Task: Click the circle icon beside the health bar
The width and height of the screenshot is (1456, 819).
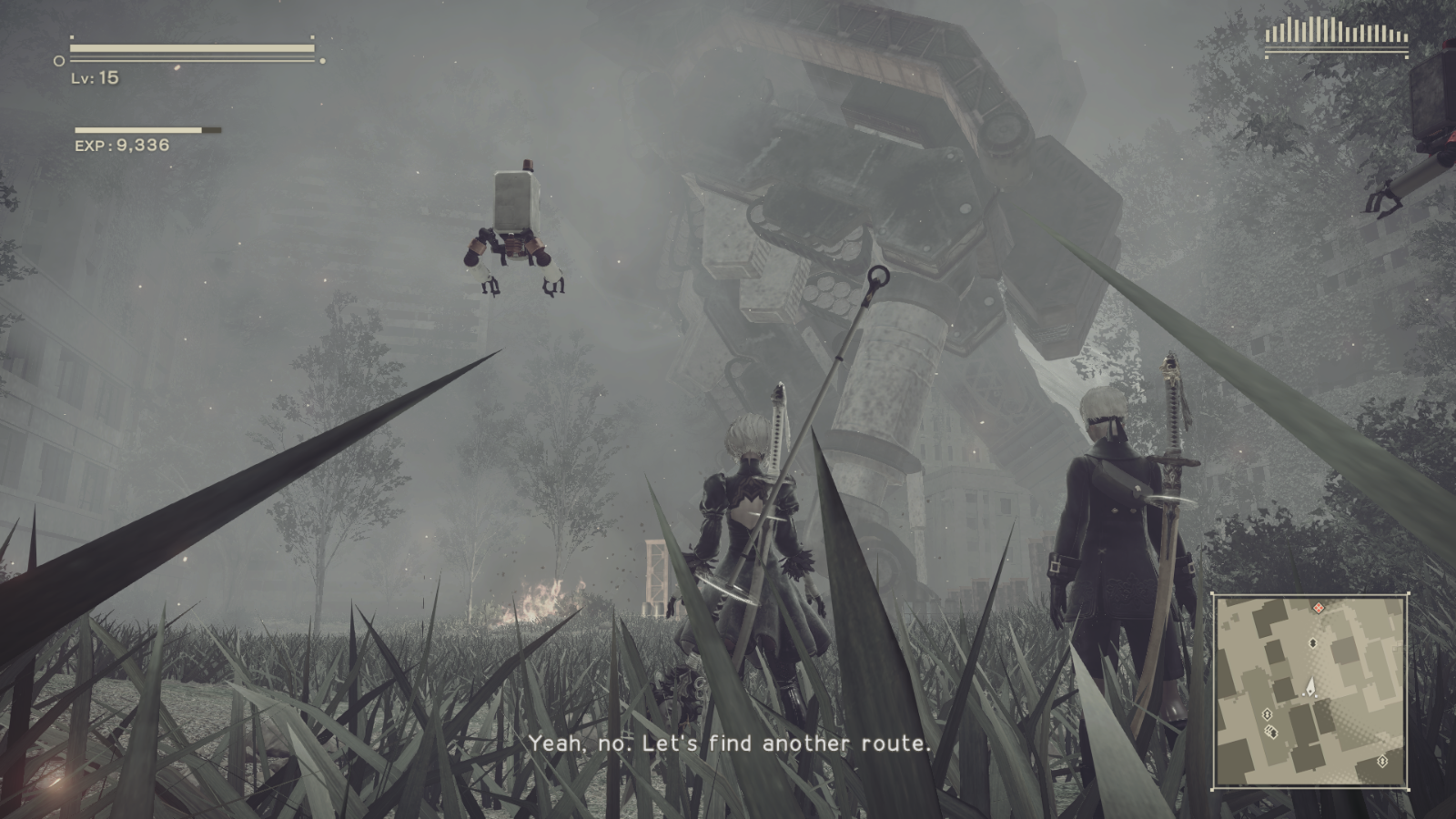Action: click(59, 61)
